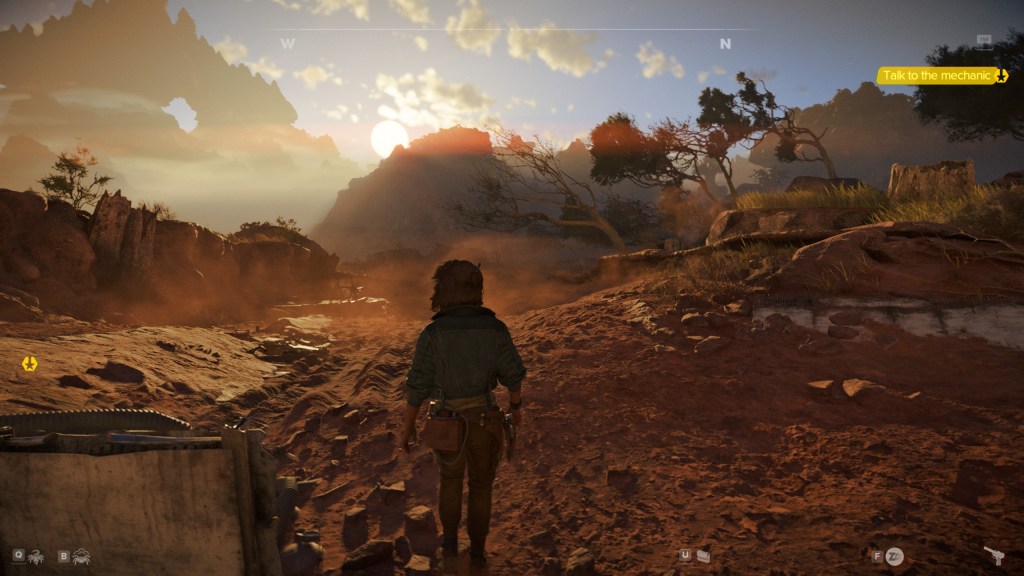
Task: Click the yellow quest waypoint marker
Action: pos(29,364)
